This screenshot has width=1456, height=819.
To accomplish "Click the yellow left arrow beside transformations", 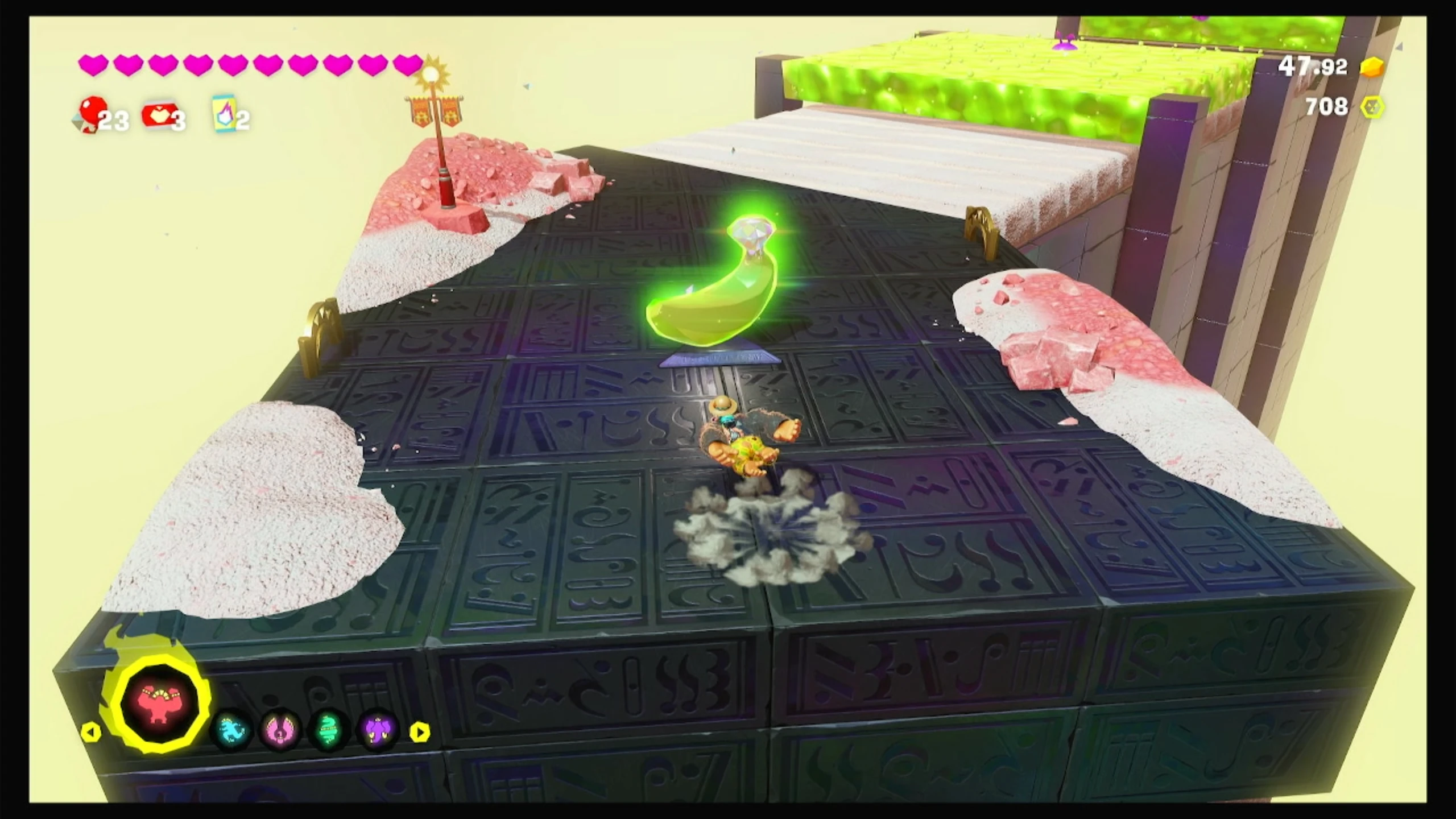I will point(91,732).
